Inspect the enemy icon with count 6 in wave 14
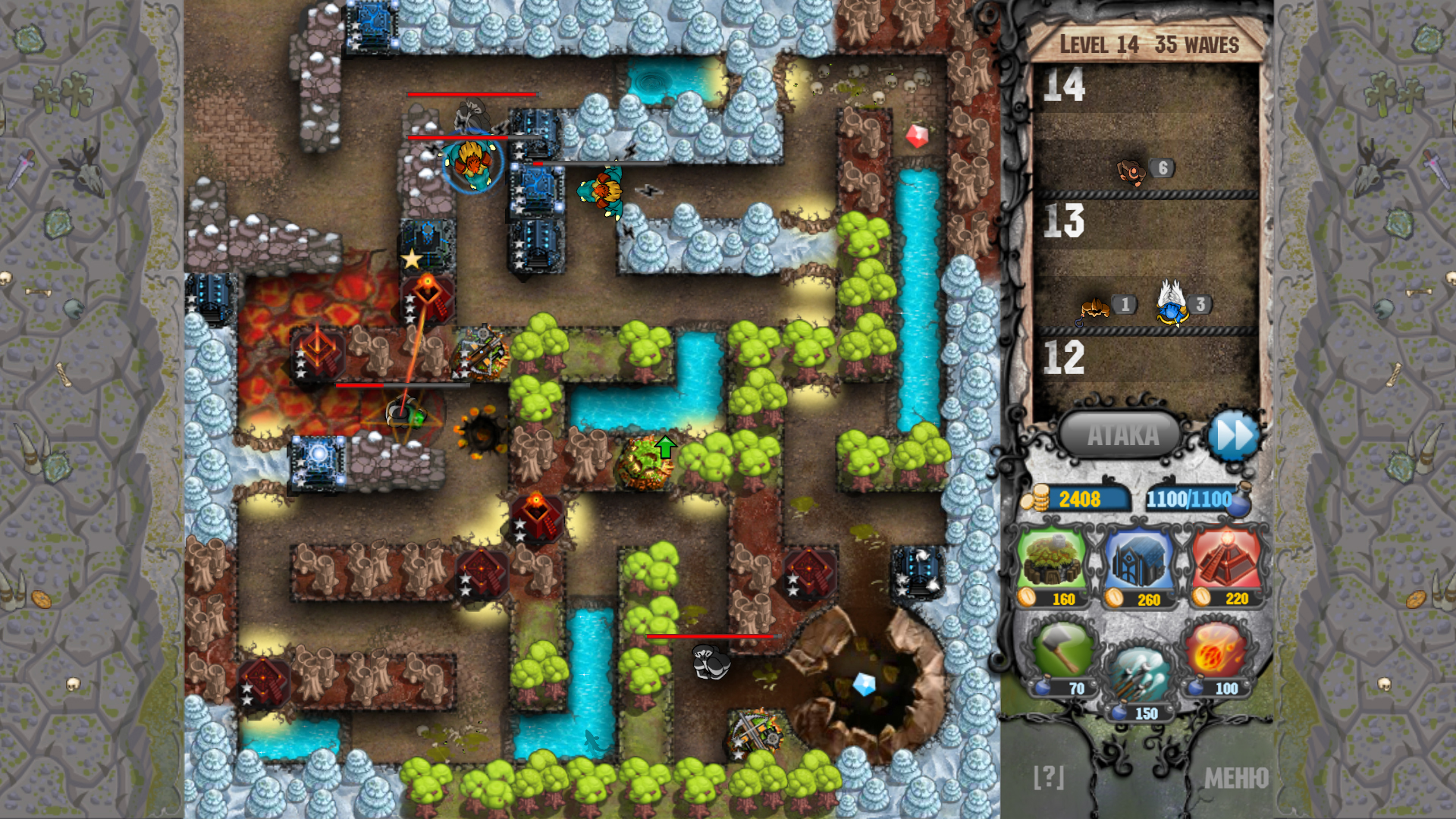 [x=1132, y=171]
